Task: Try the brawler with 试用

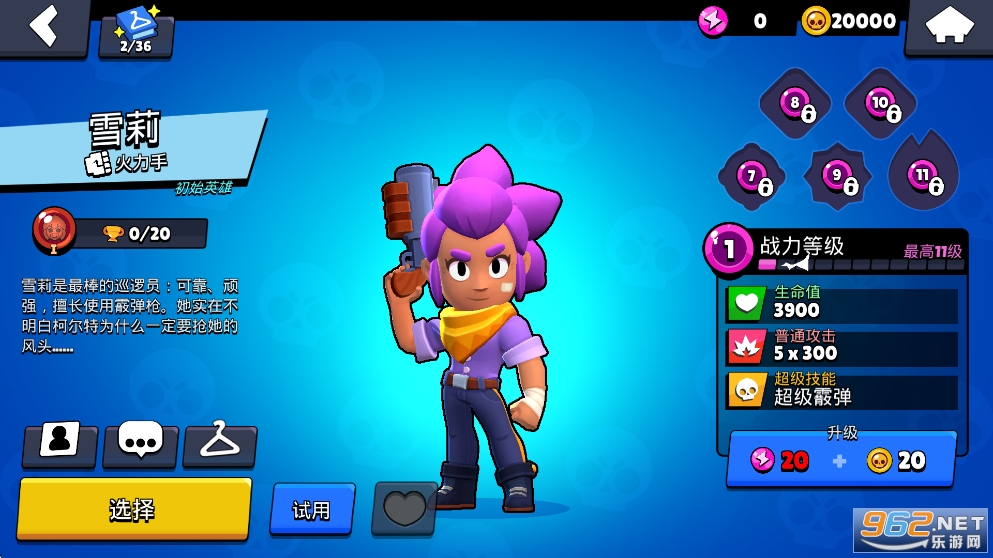Action: pos(312,509)
